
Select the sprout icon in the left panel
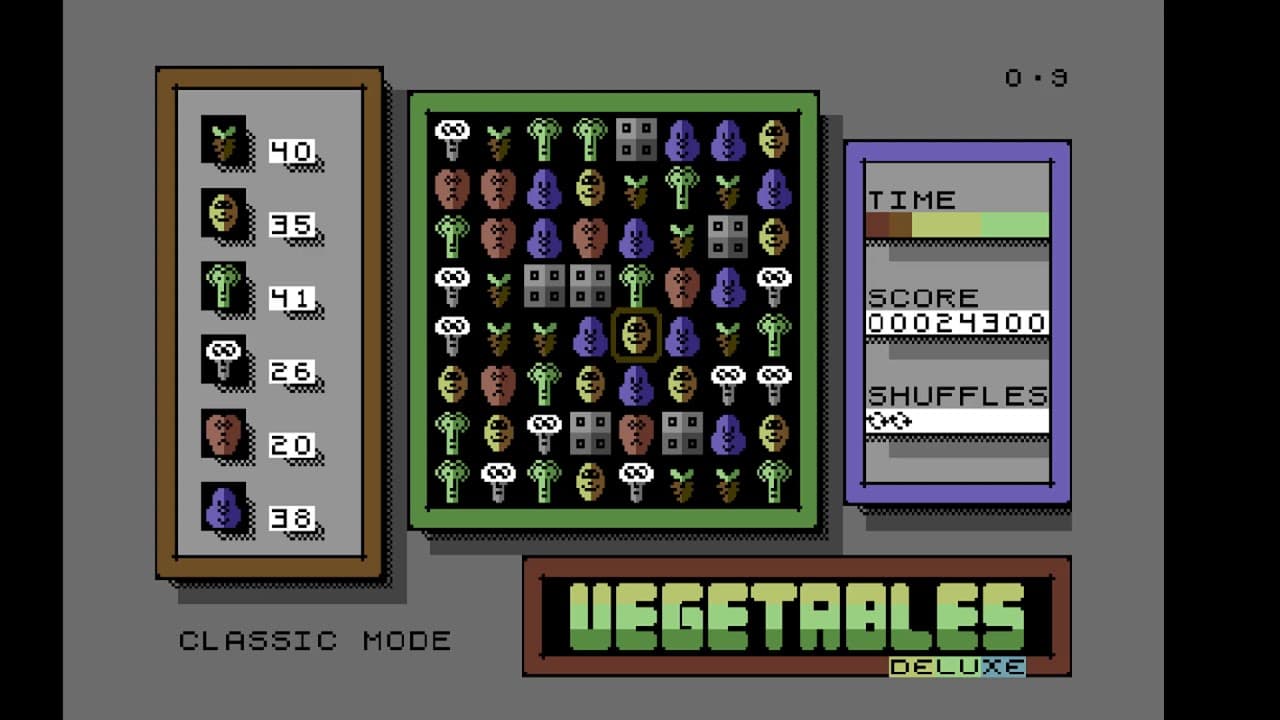(x=225, y=140)
